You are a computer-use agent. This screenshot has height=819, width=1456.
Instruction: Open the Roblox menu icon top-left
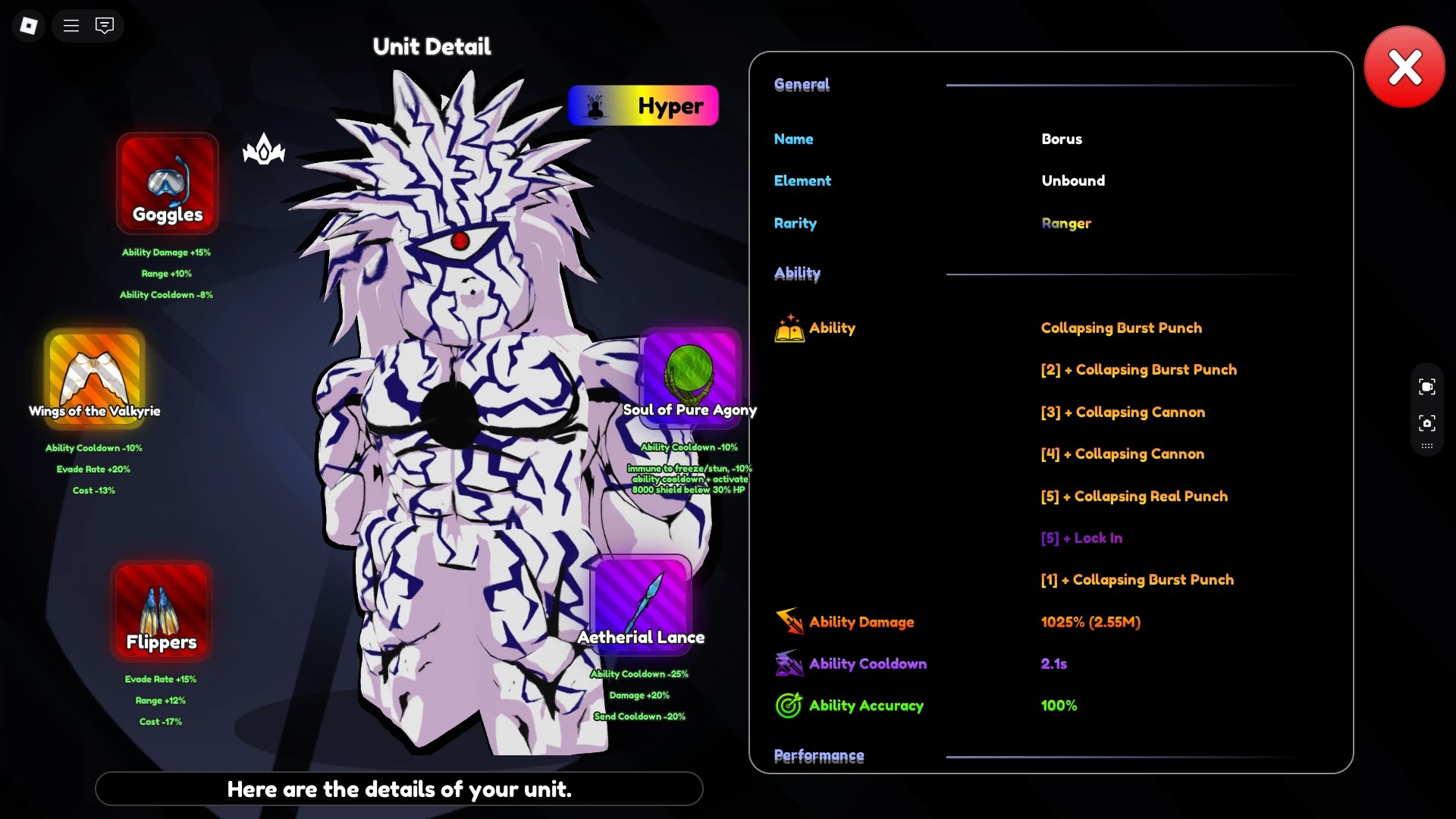coord(28,25)
